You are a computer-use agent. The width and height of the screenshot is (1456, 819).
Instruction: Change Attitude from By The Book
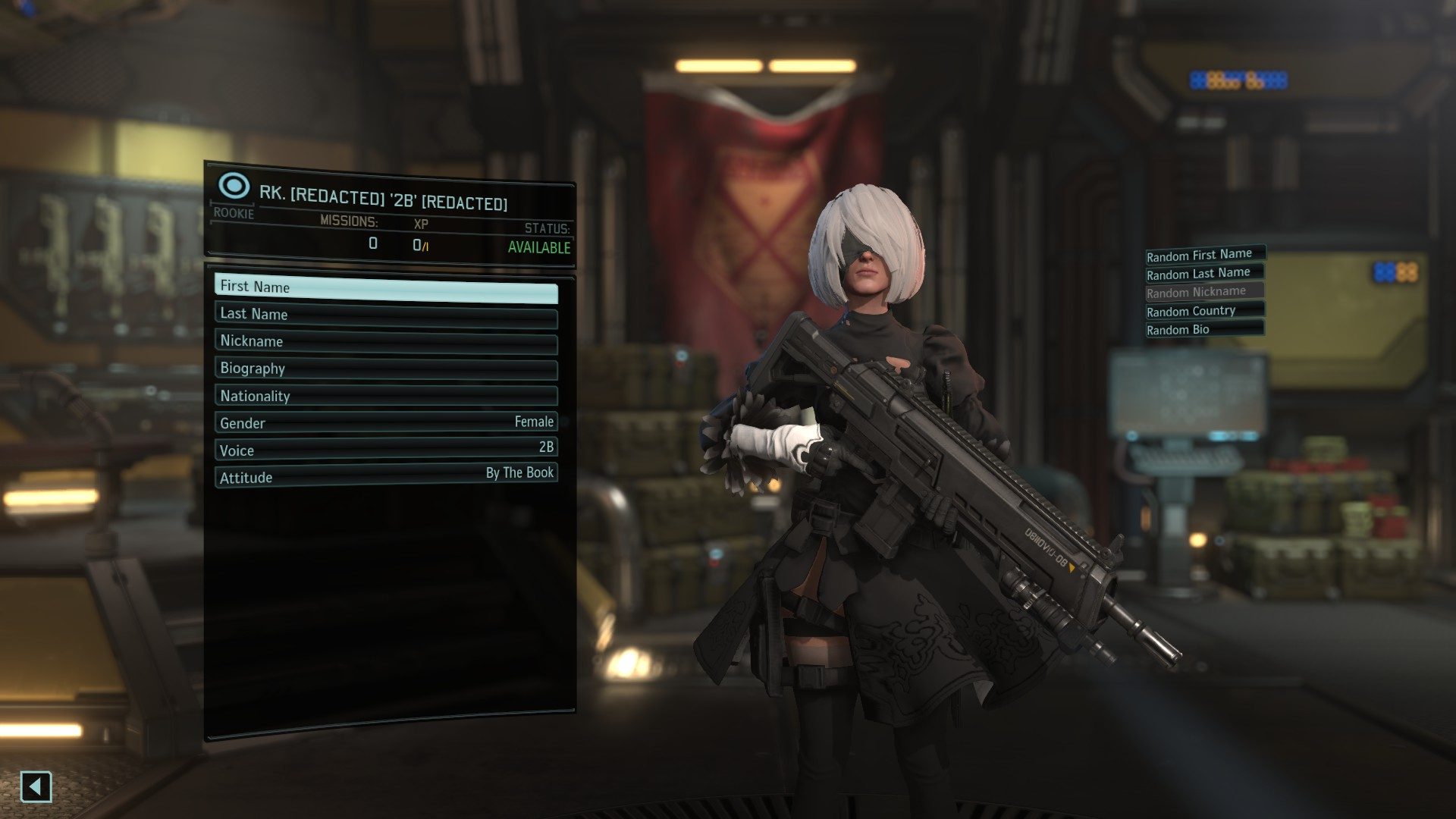click(385, 477)
